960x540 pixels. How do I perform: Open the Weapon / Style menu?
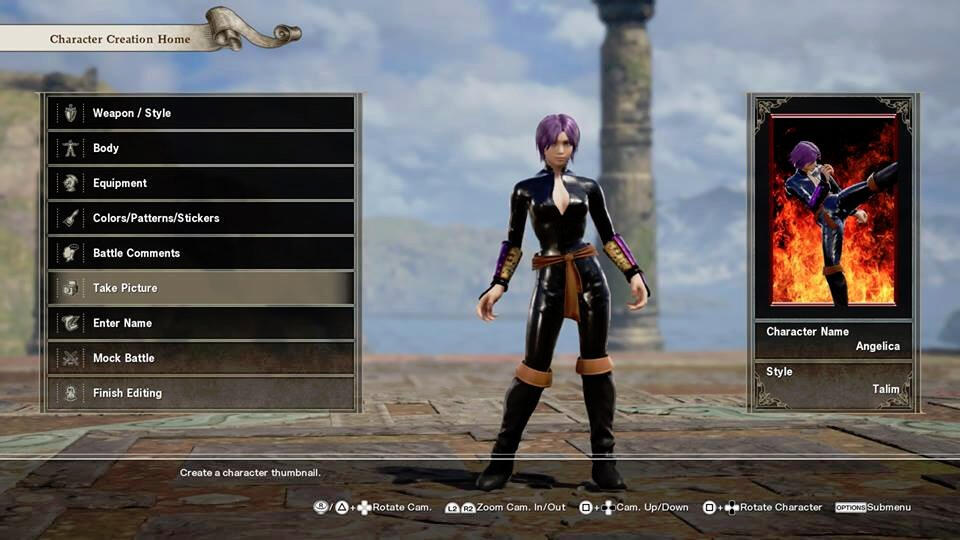point(200,113)
